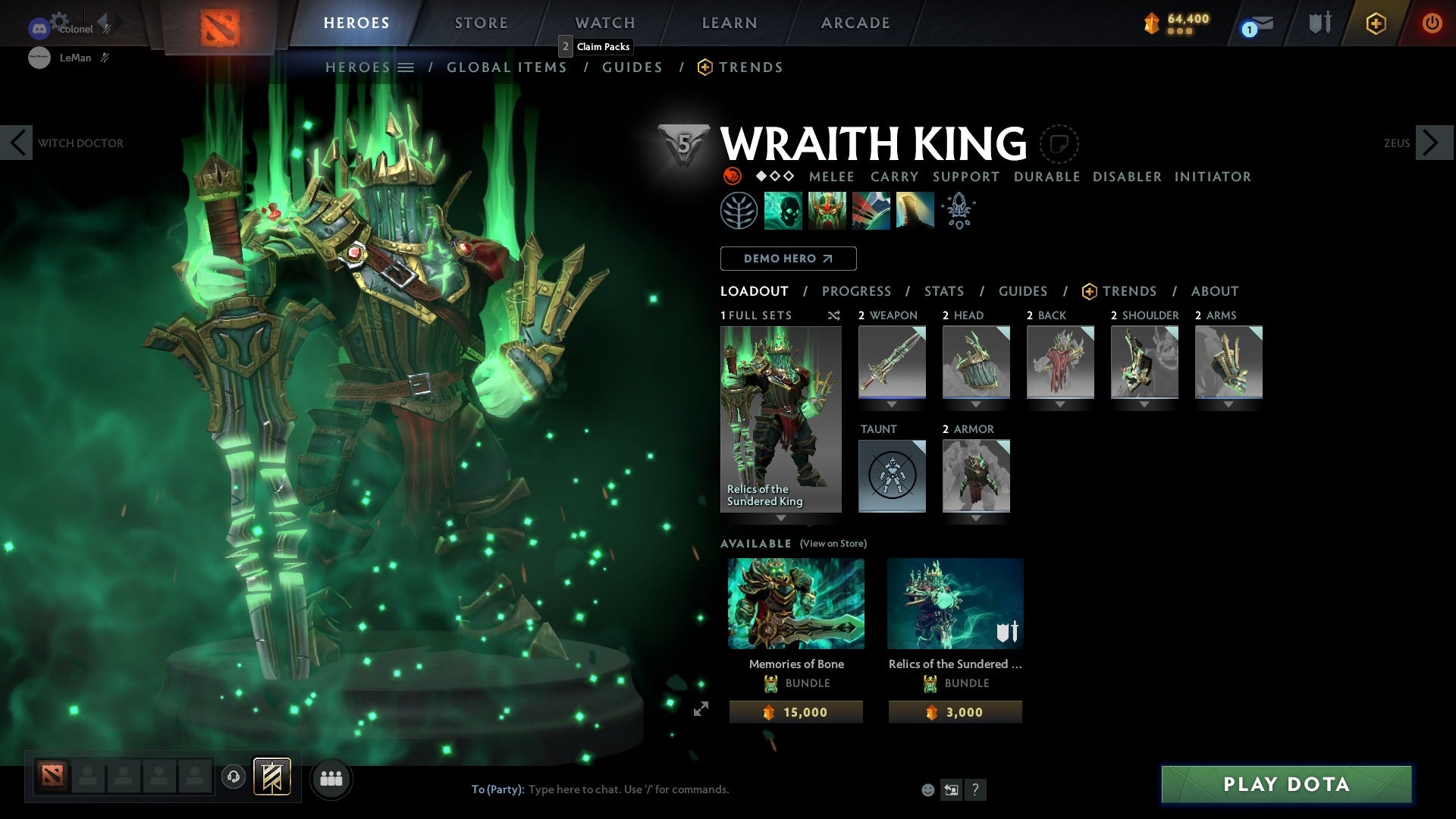Open the ARCADE menu item
The image size is (1456, 819).
855,23
